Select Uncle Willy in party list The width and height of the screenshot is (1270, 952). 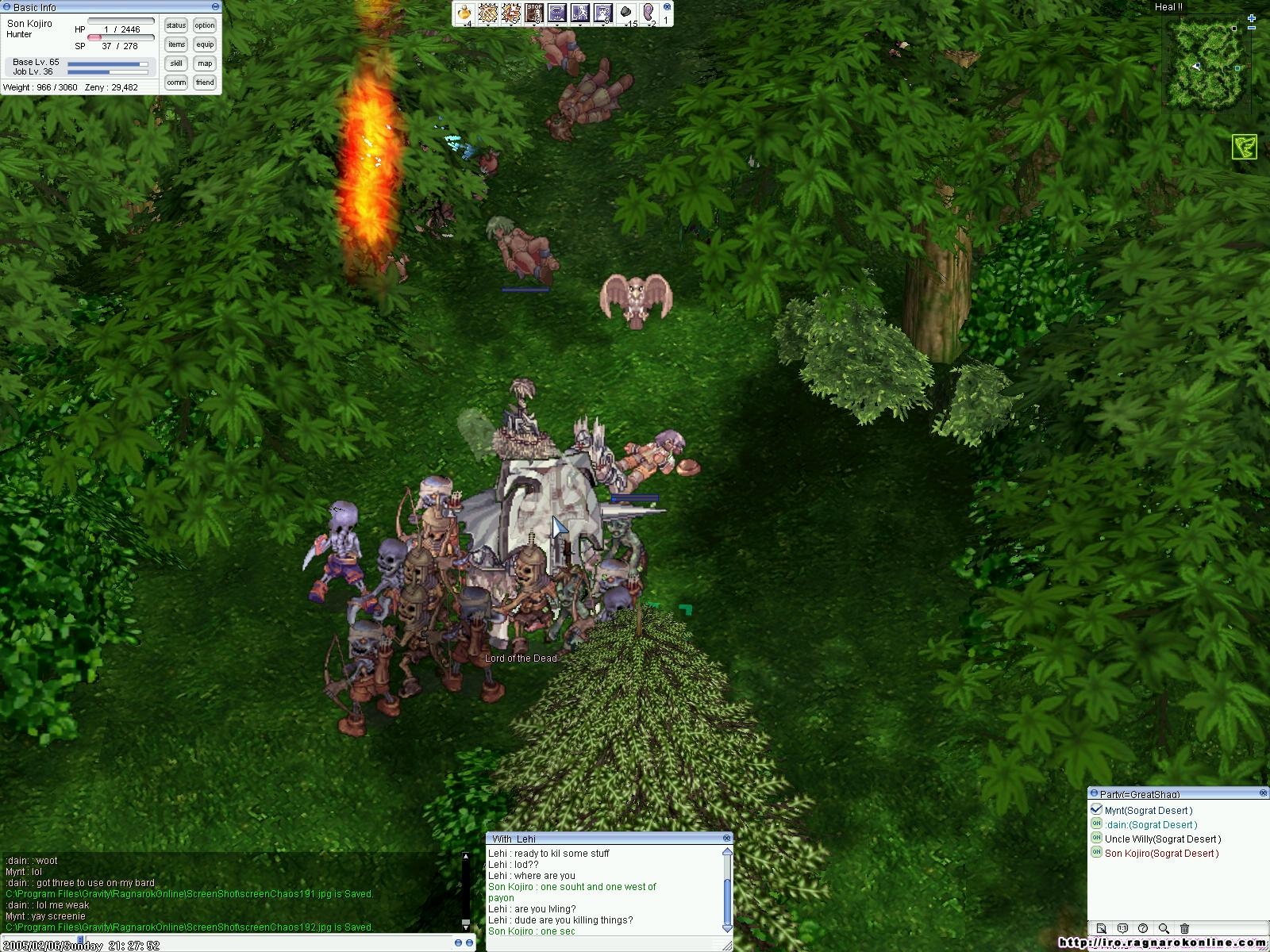click(1162, 839)
